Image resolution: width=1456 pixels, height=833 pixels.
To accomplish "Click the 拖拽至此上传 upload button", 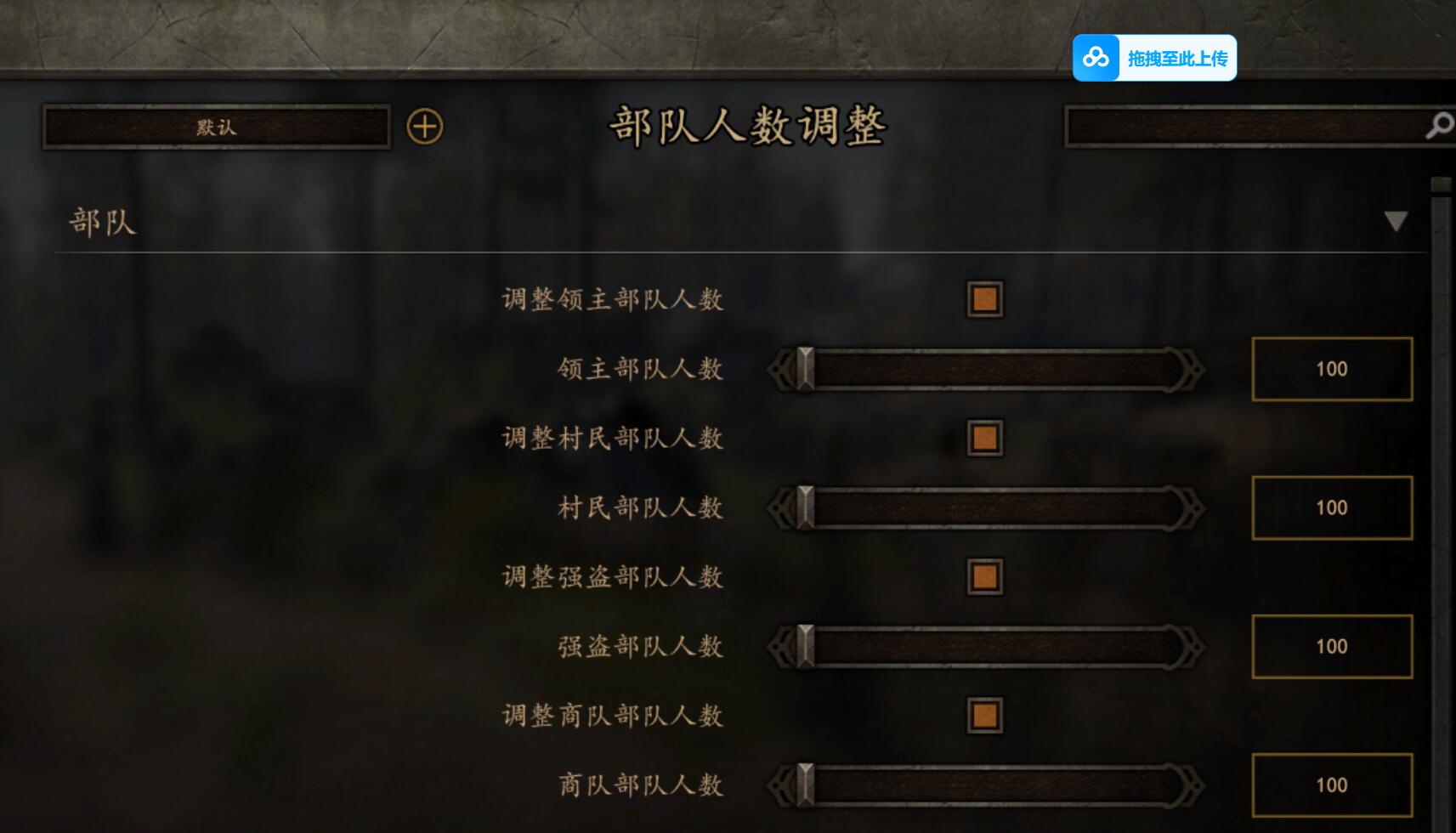I will pos(1180,58).
